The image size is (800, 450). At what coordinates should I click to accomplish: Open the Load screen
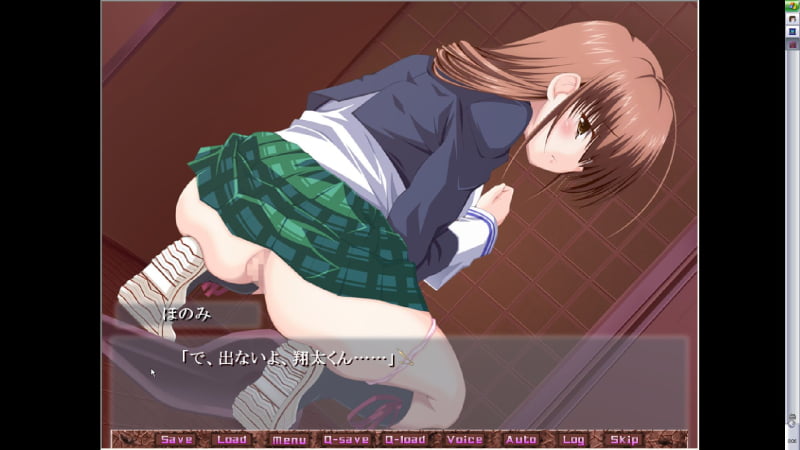[x=231, y=439]
